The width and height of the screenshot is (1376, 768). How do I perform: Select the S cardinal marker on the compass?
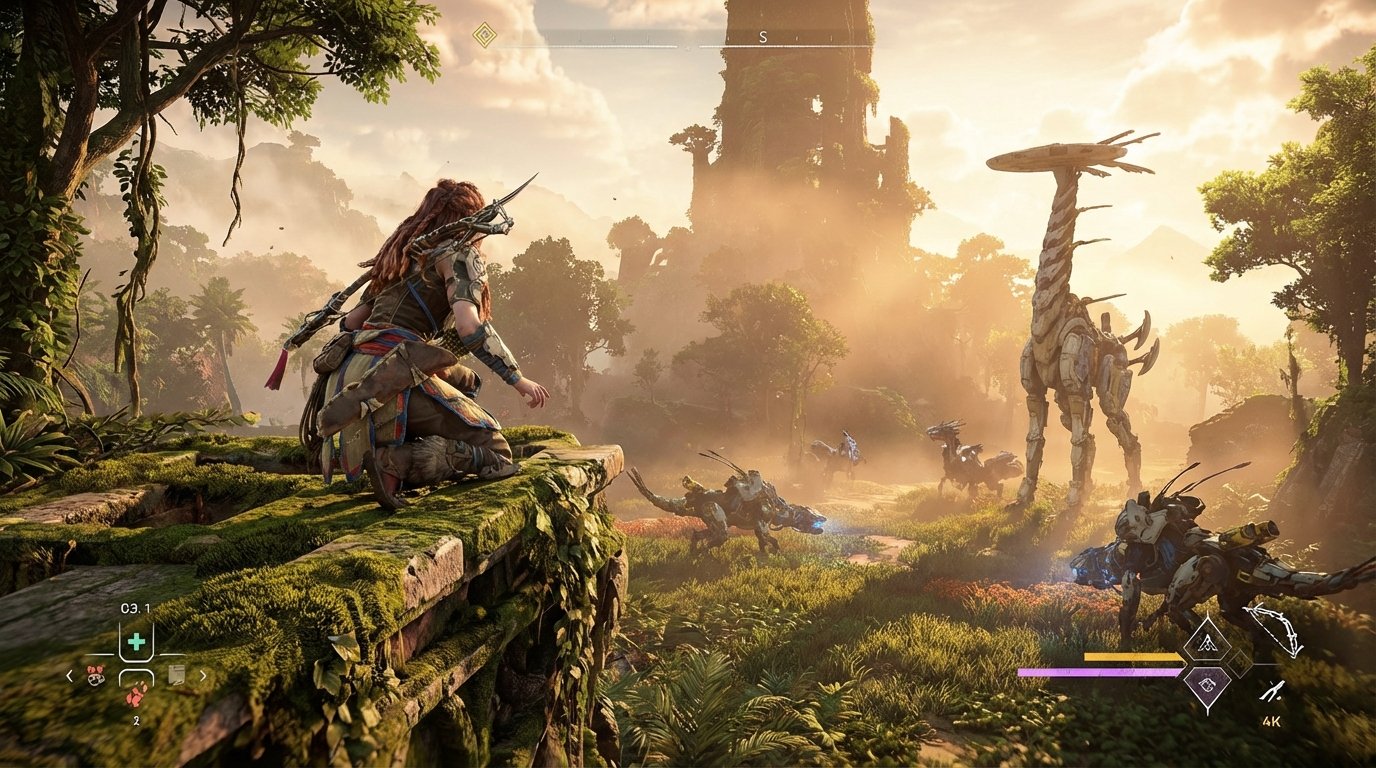coord(763,37)
